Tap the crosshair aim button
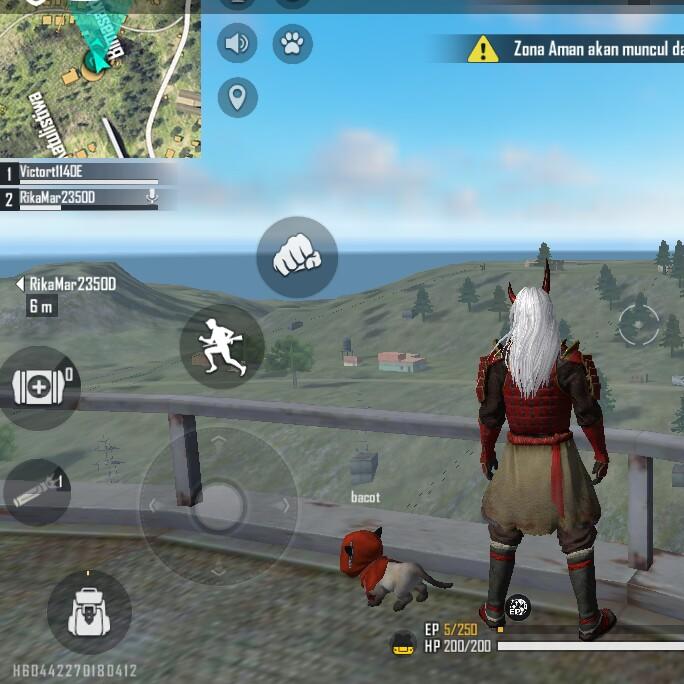 (x=639, y=323)
